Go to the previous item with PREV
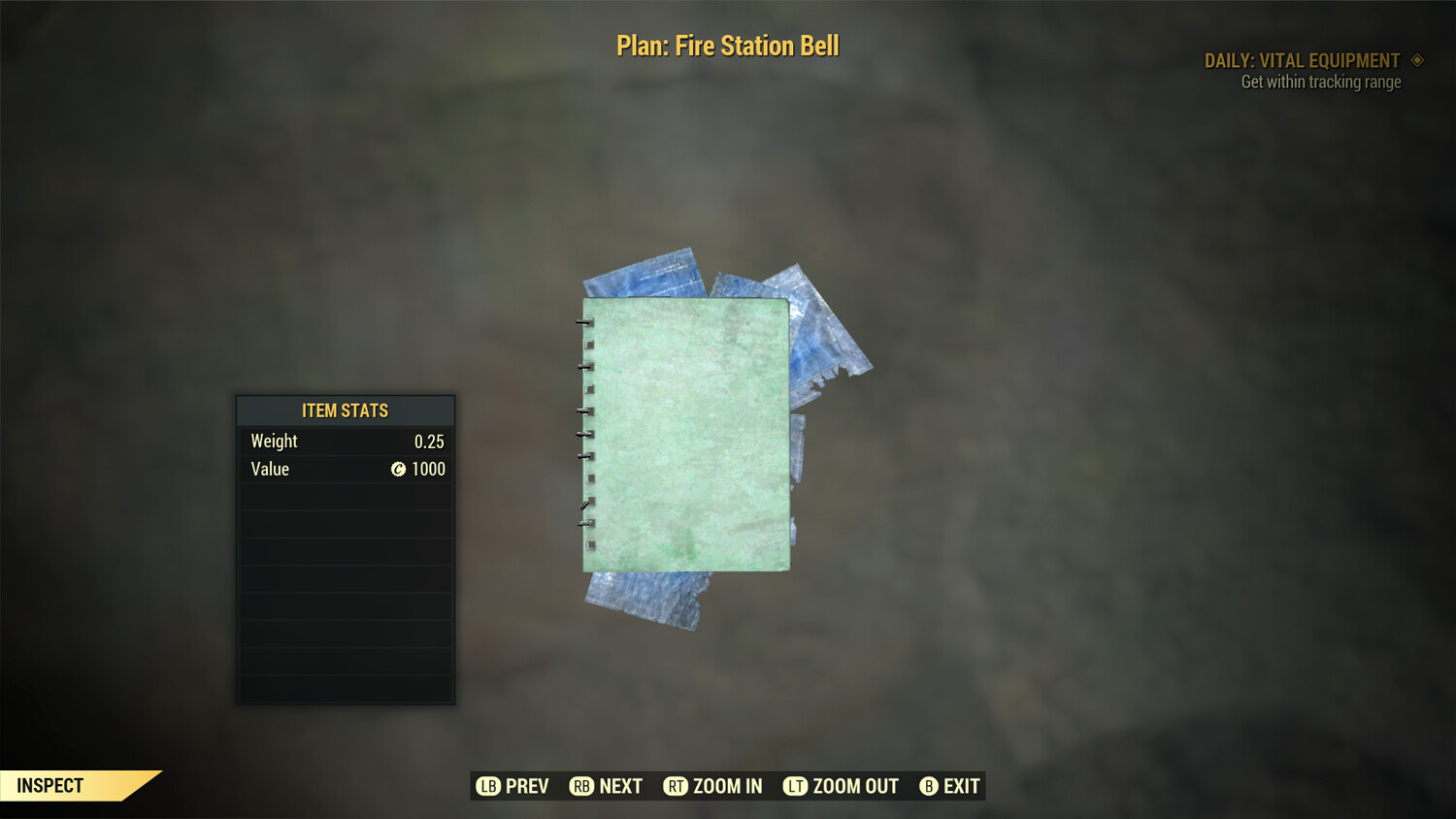This screenshot has width=1456, height=819. tap(513, 786)
